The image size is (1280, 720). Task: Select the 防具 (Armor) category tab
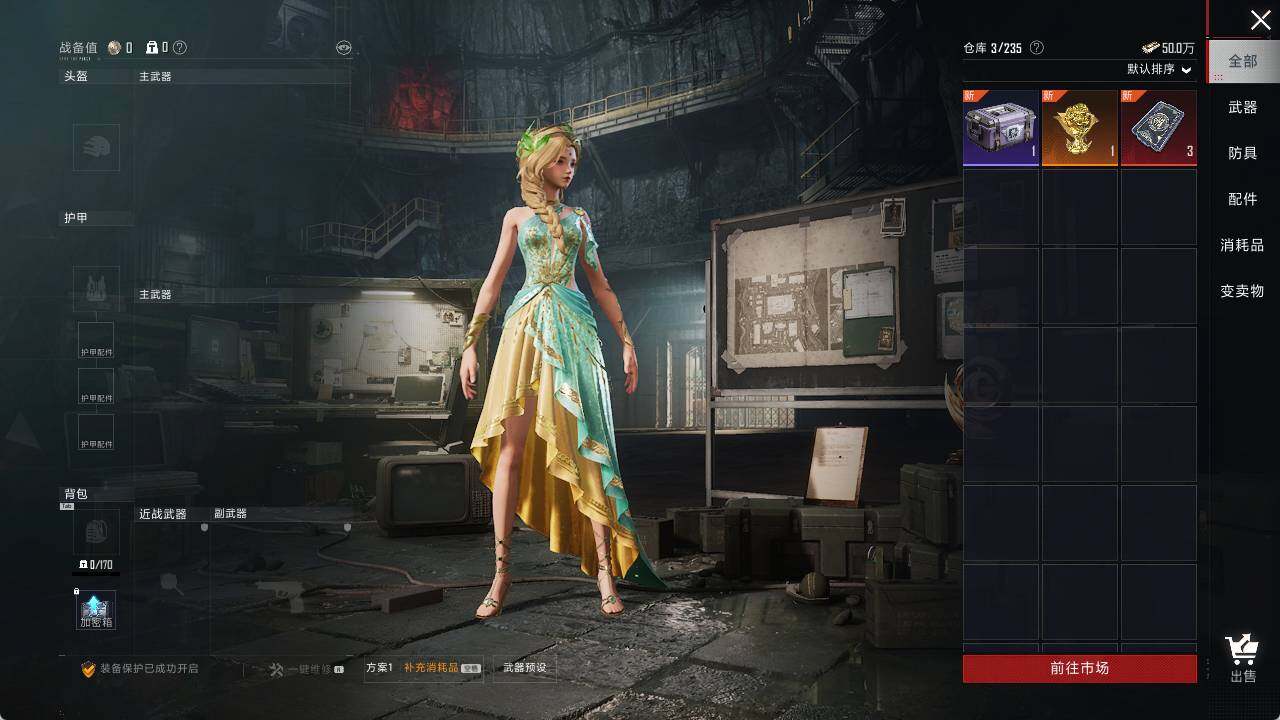(1243, 153)
